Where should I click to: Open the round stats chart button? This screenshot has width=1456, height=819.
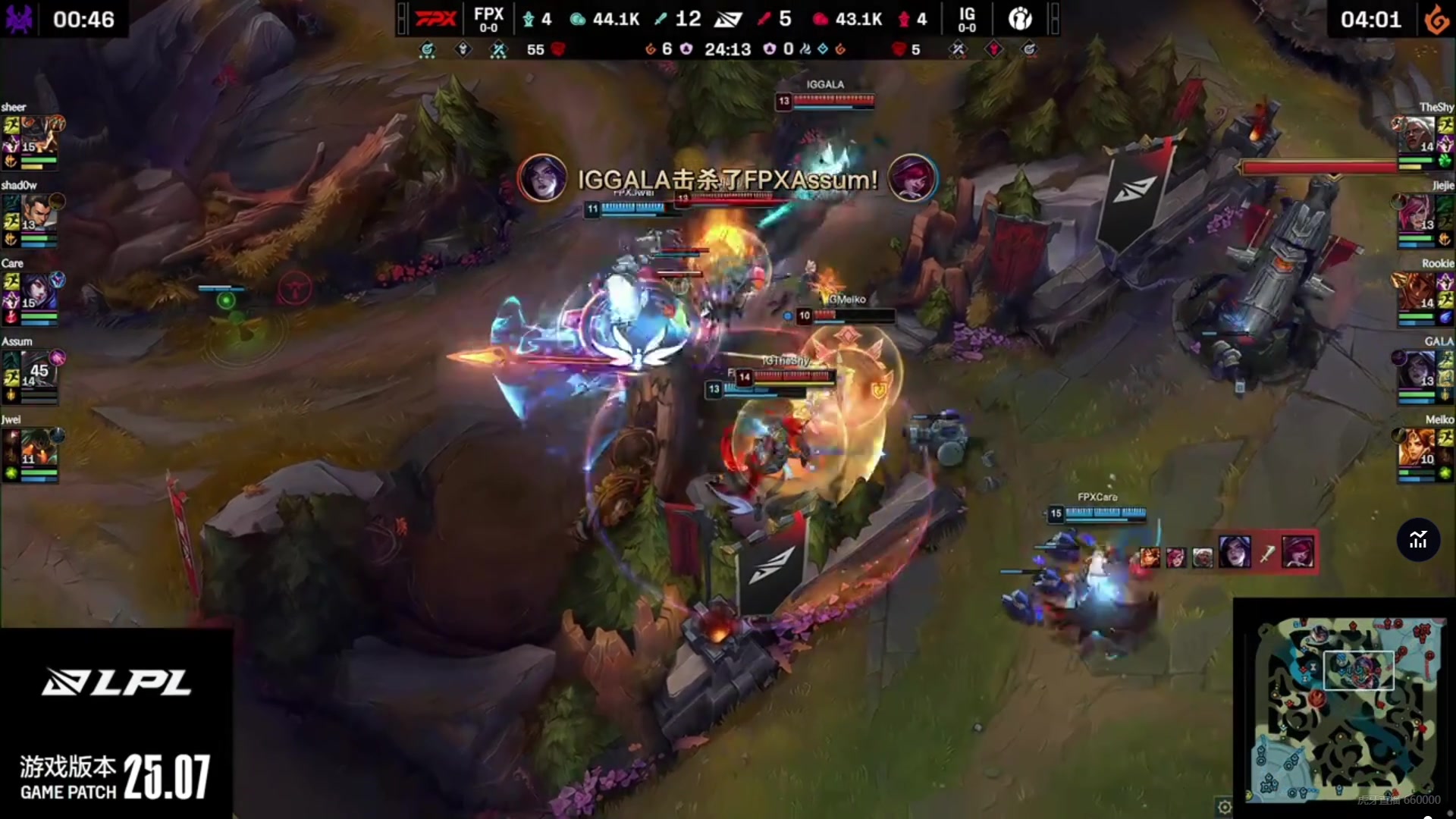pyautogui.click(x=1418, y=540)
